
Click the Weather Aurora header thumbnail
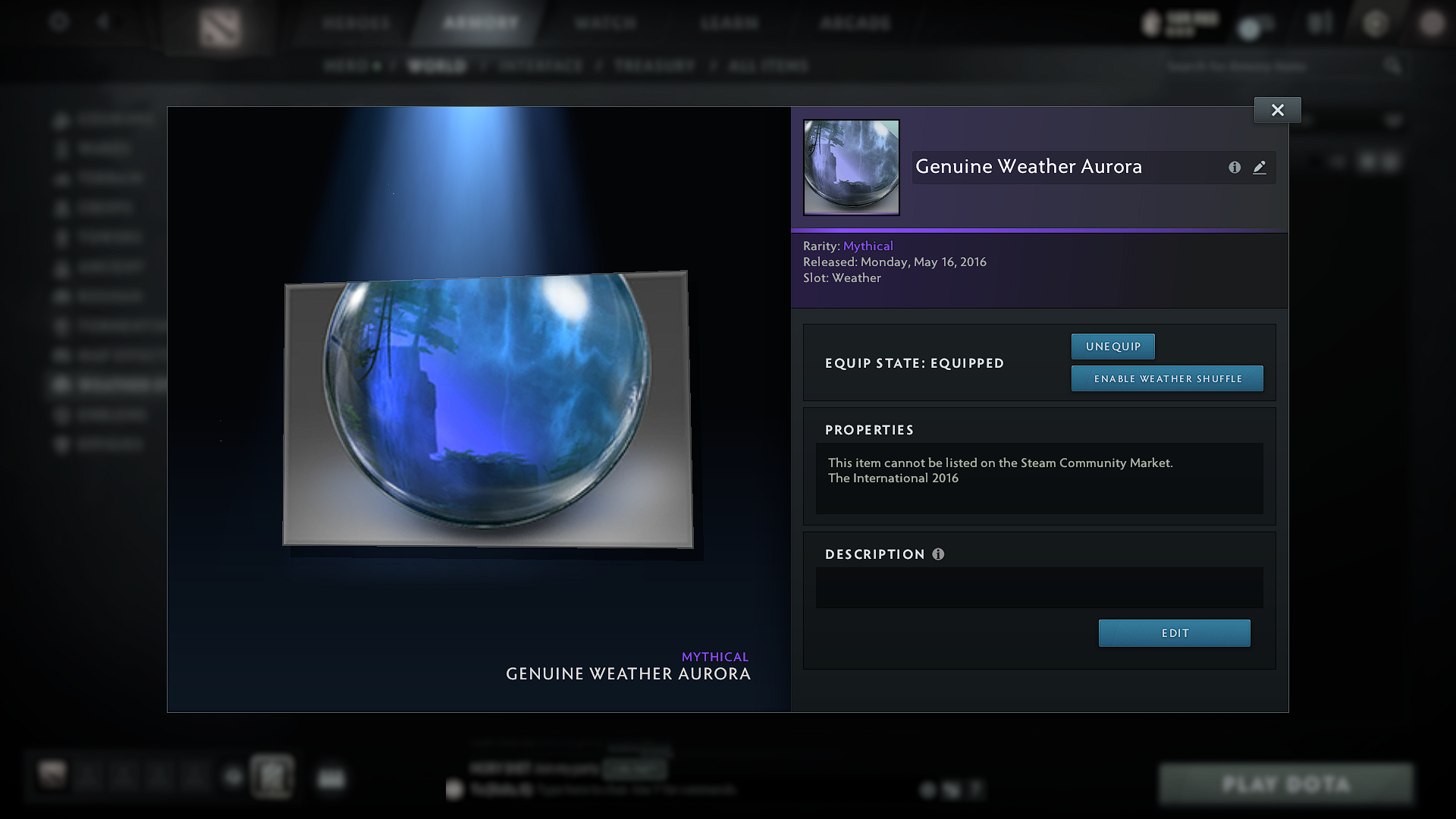point(851,167)
